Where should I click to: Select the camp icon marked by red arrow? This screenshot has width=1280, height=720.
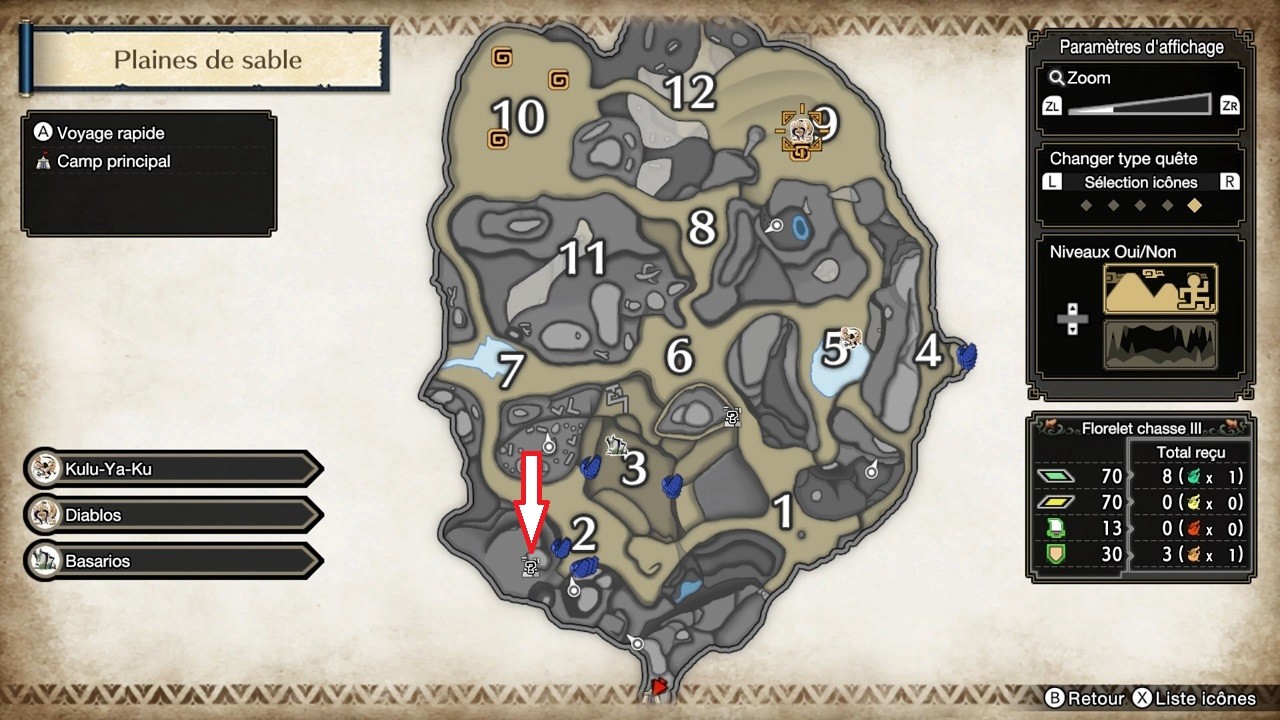point(531,565)
